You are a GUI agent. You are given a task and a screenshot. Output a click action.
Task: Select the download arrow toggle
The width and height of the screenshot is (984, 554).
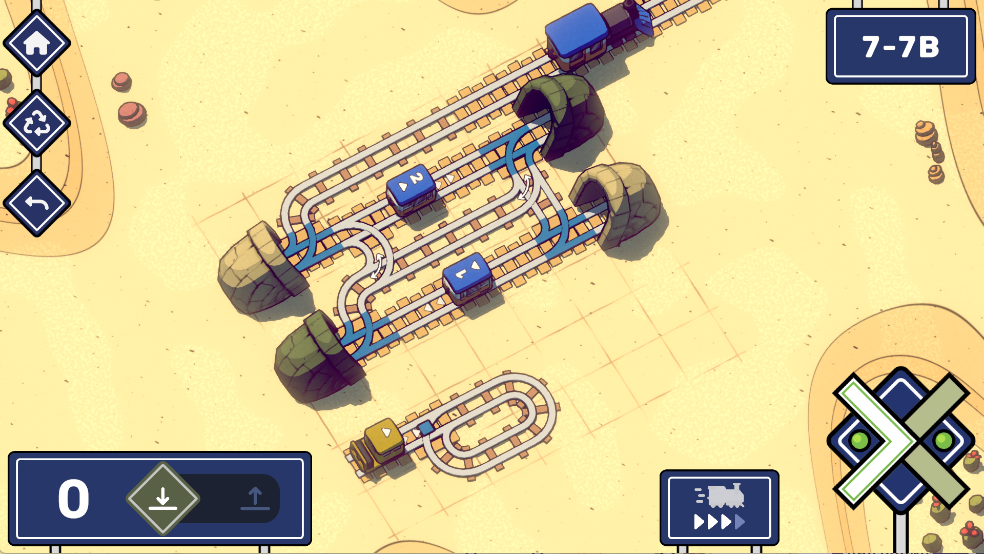click(x=163, y=497)
